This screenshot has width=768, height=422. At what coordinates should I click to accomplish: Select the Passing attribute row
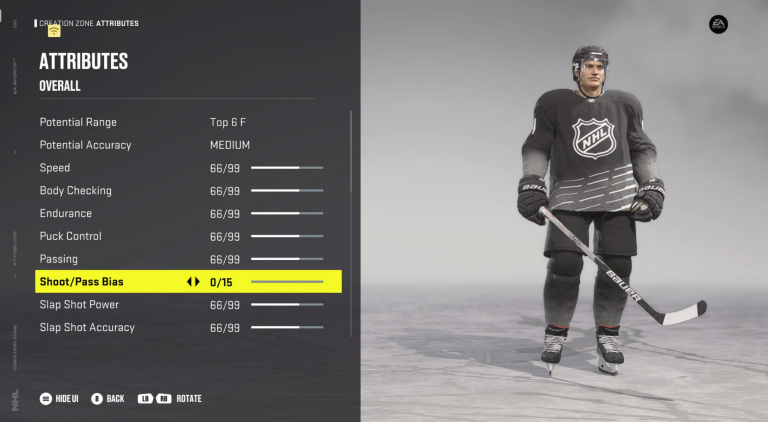tap(59, 259)
